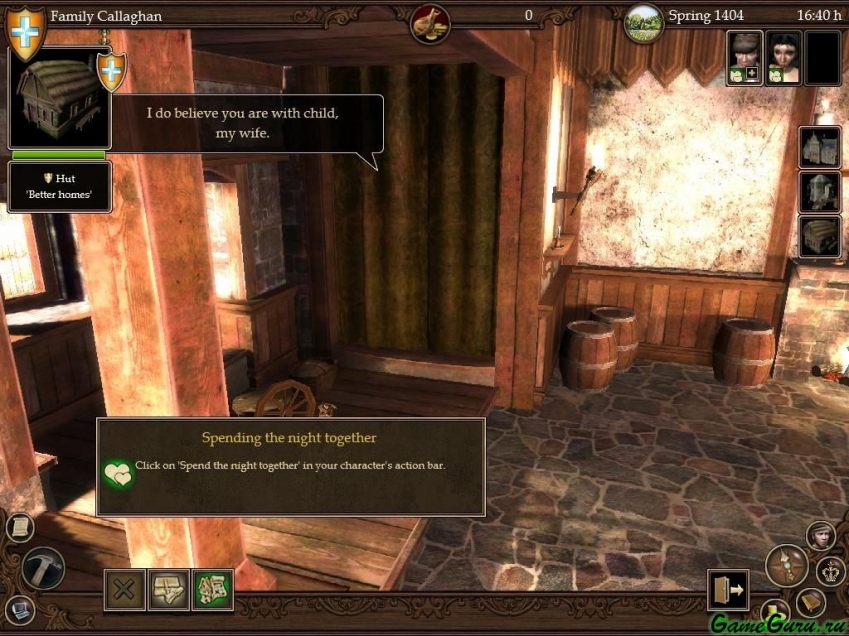Select the thatched-roof hut shortcut

pos(819,237)
